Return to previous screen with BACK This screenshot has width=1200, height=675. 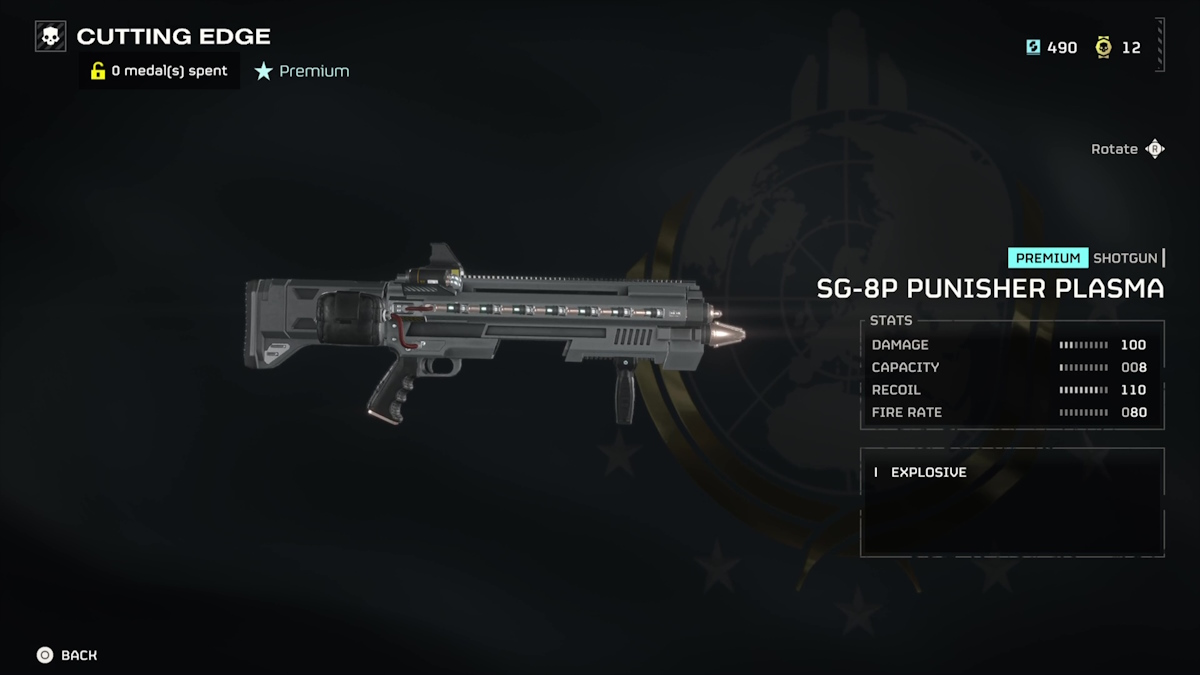67,655
